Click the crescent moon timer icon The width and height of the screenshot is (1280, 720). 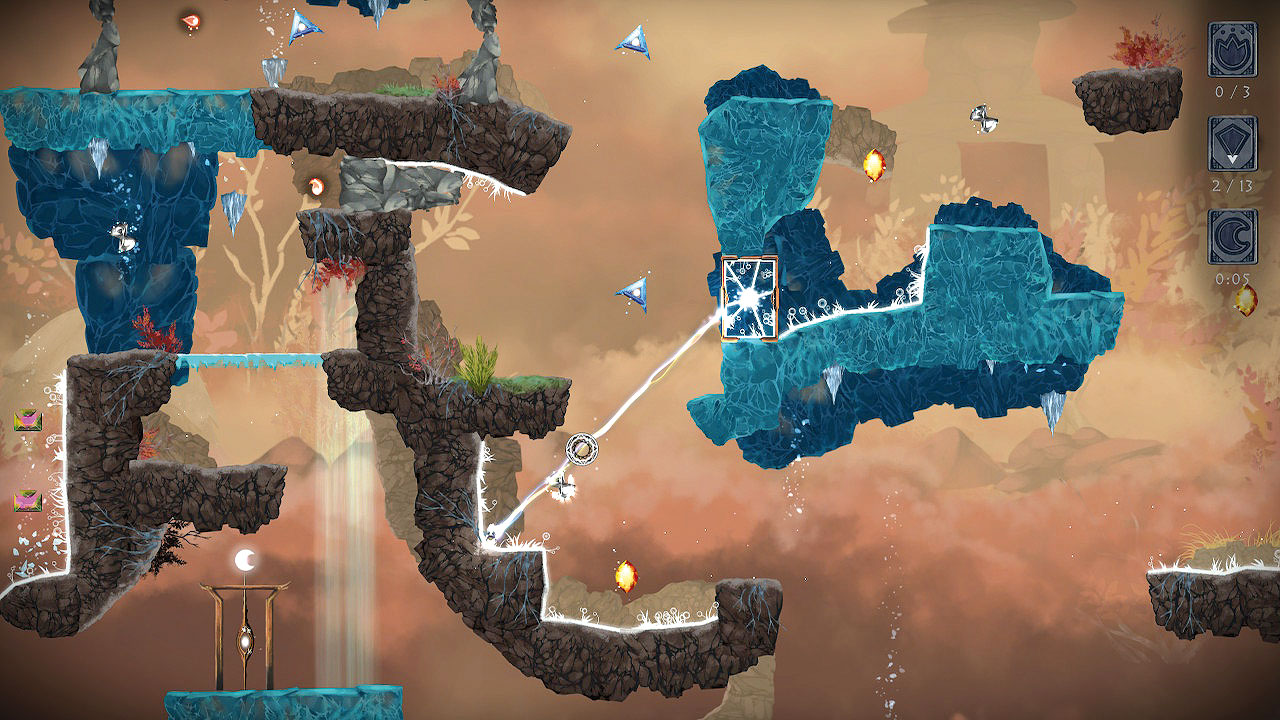[1231, 236]
